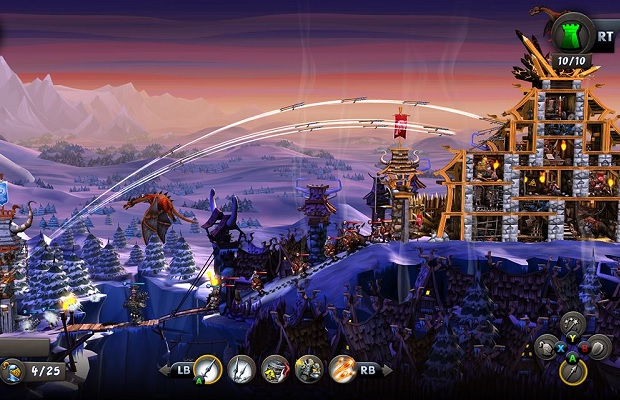Select the arrow weapon icon
This screenshot has width=620, height=400.
pos(207,370)
